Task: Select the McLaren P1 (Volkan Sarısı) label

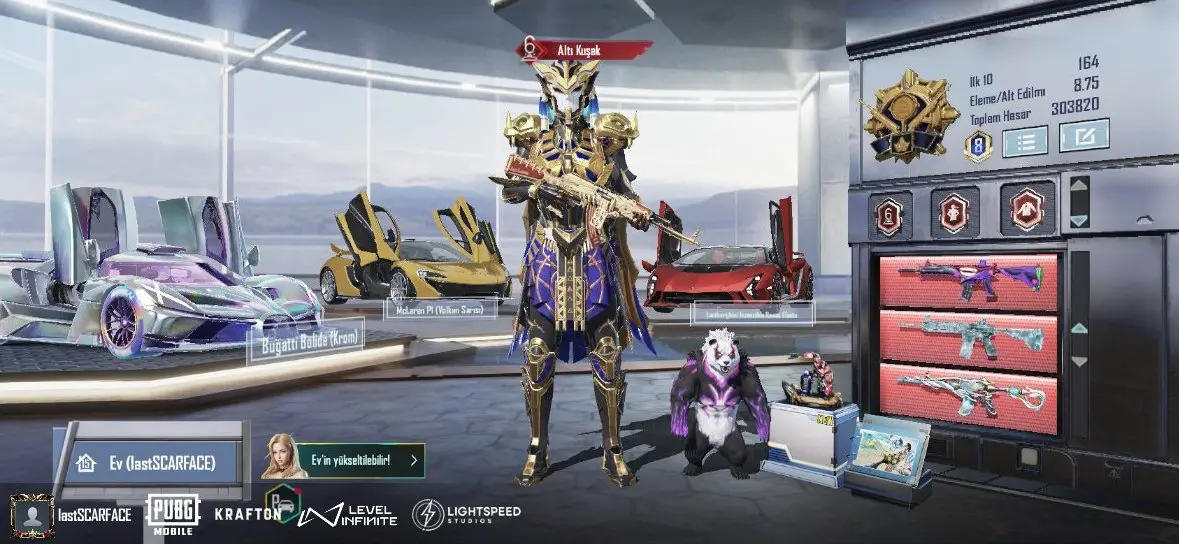Action: 440,309
